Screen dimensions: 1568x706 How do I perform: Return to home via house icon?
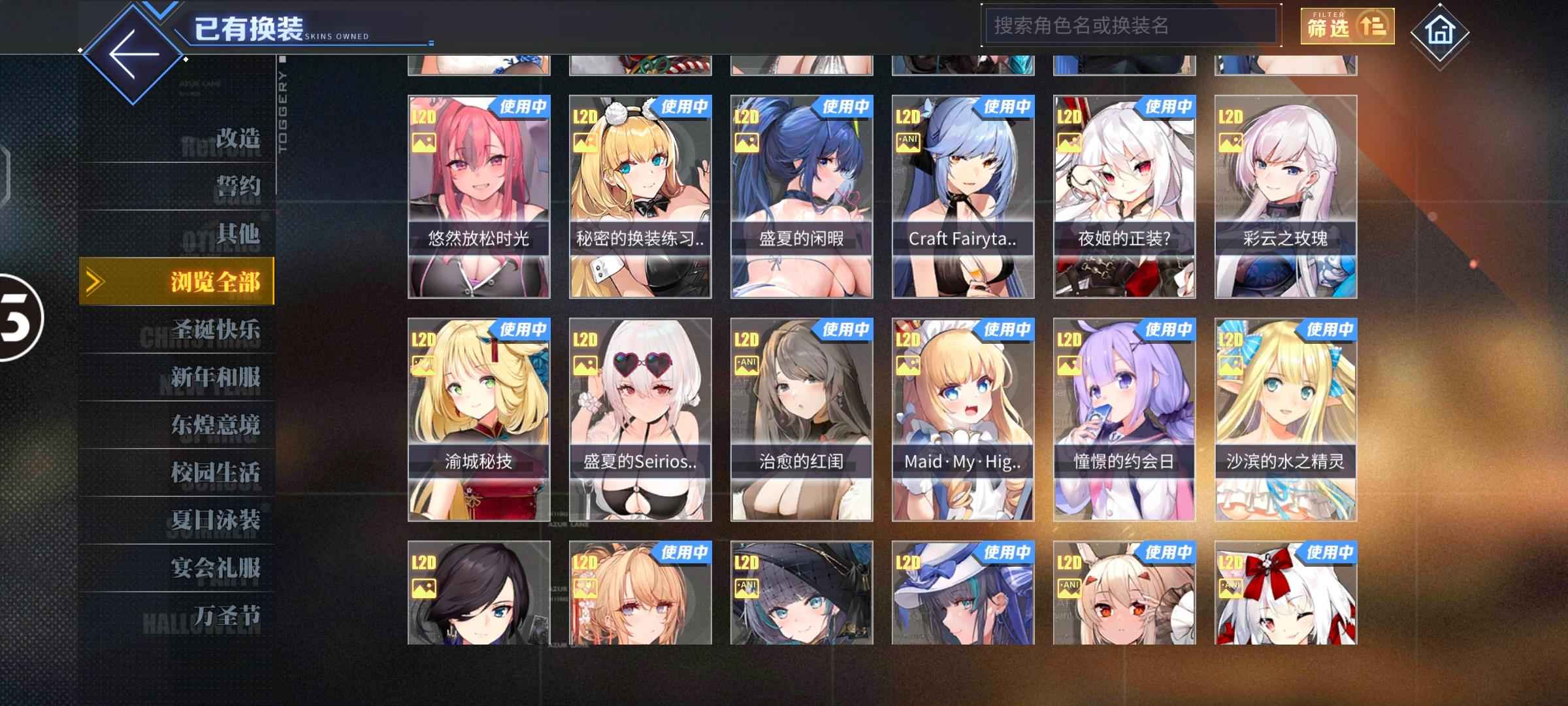click(x=1439, y=31)
